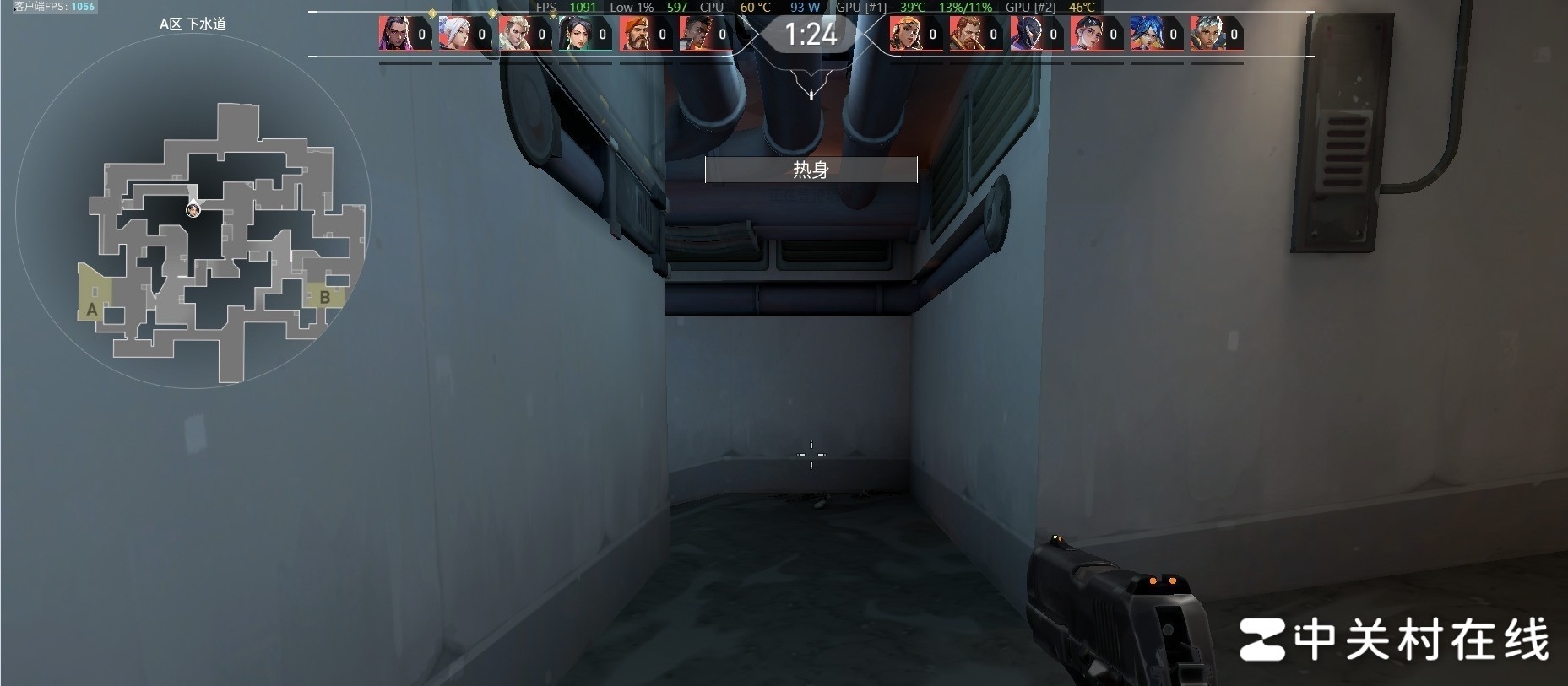
Task: Click the circular minimap
Action: 193,211
